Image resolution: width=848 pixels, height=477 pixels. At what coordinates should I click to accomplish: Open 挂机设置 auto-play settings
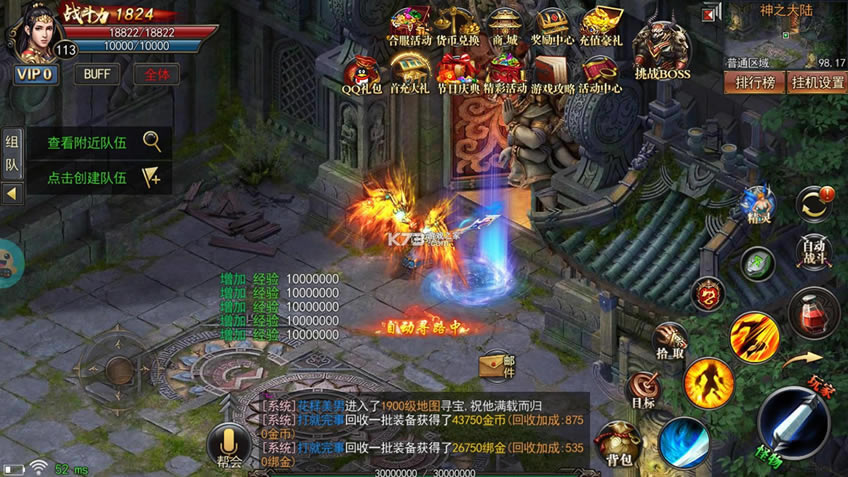[816, 82]
